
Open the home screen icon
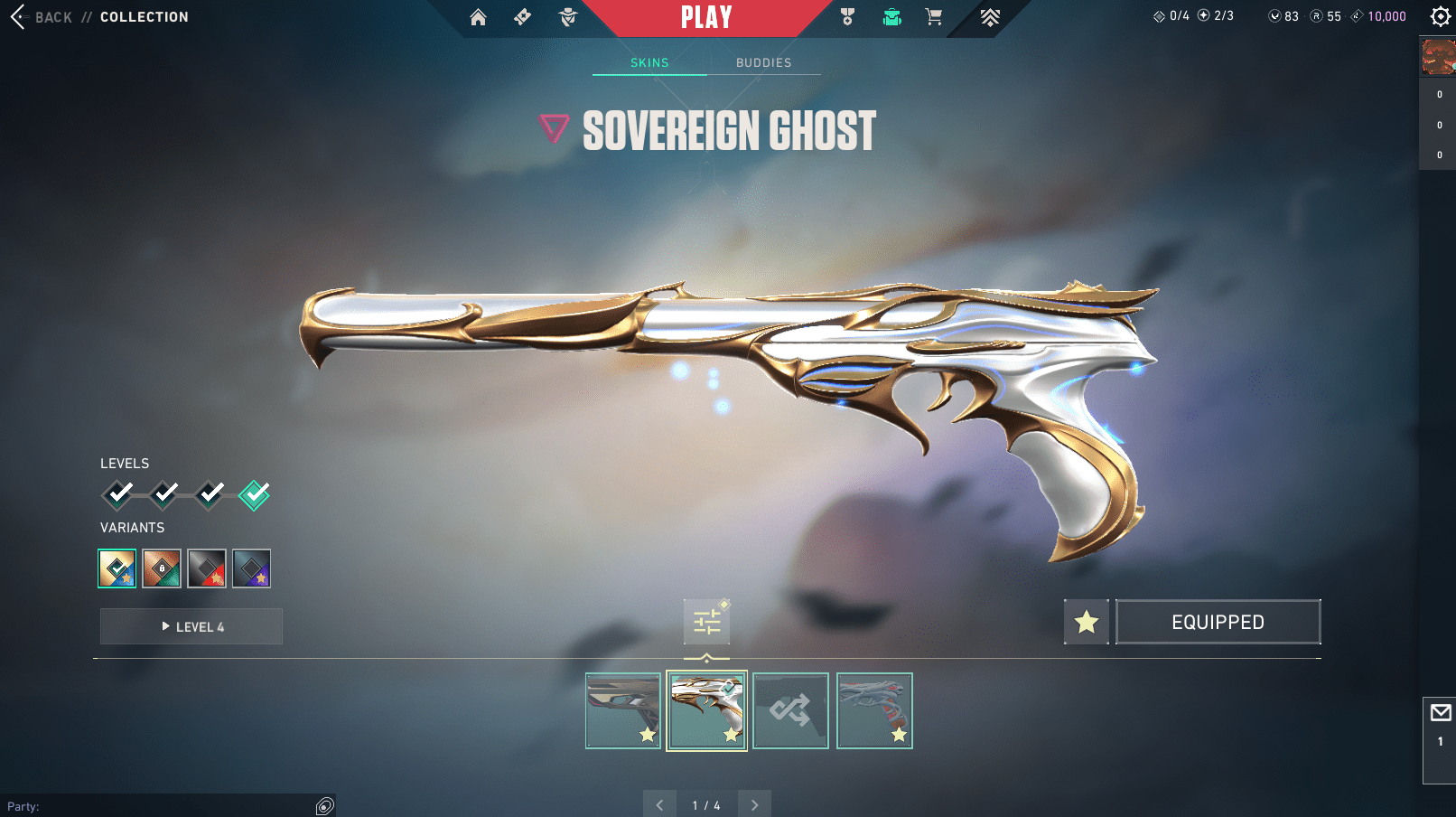pos(478,17)
